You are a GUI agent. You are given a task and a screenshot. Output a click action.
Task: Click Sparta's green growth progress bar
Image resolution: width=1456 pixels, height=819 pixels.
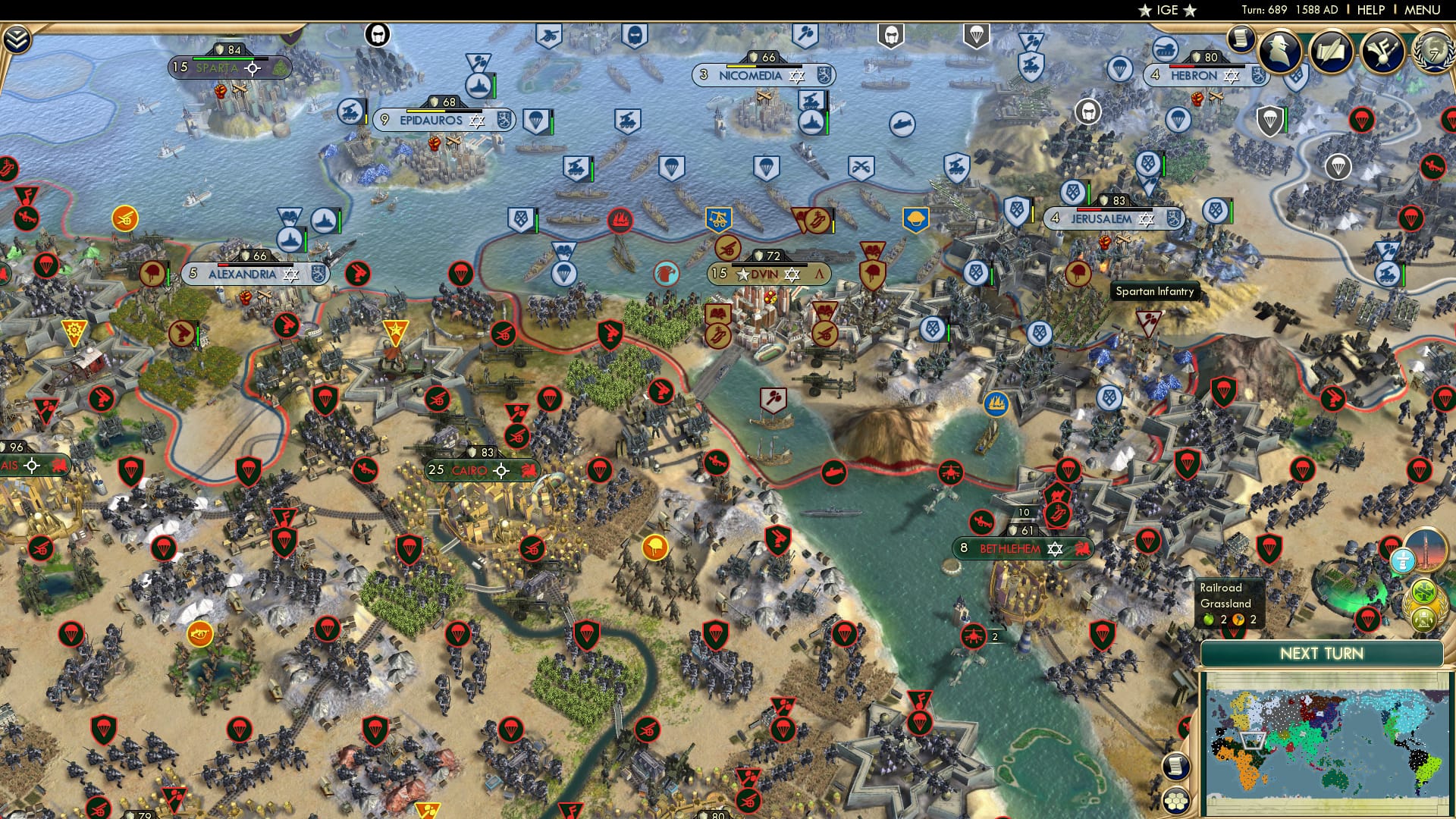223,58
